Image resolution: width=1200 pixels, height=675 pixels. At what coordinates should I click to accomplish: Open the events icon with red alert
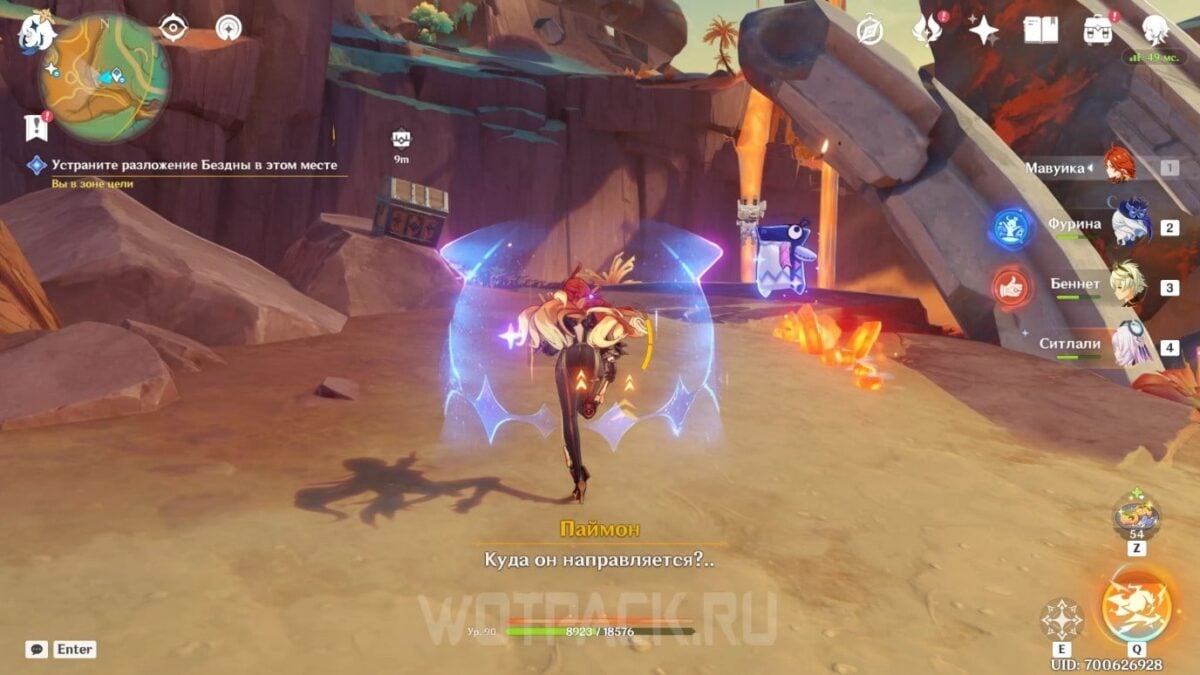926,30
